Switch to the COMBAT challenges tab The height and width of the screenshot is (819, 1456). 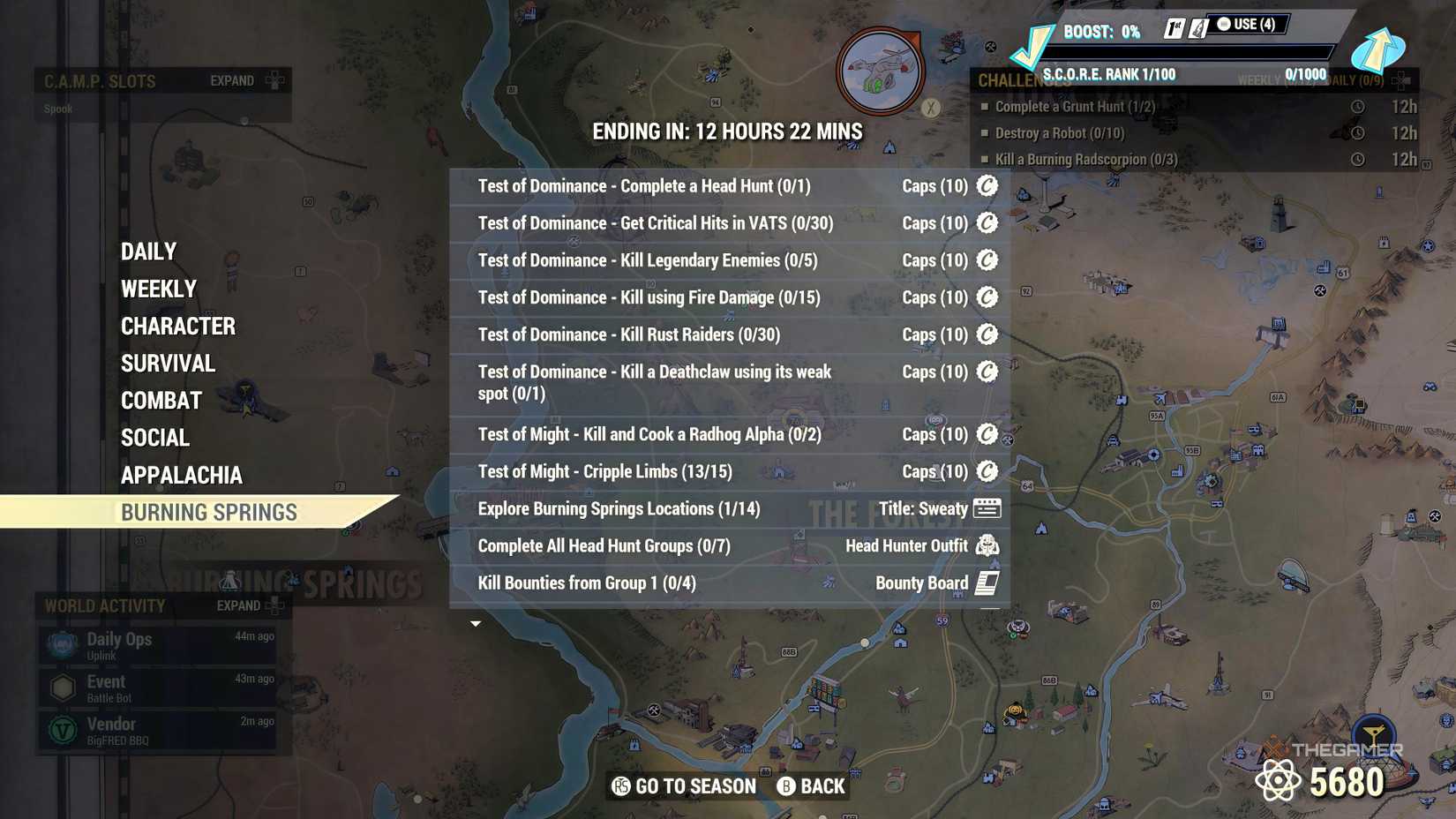pyautogui.click(x=161, y=400)
